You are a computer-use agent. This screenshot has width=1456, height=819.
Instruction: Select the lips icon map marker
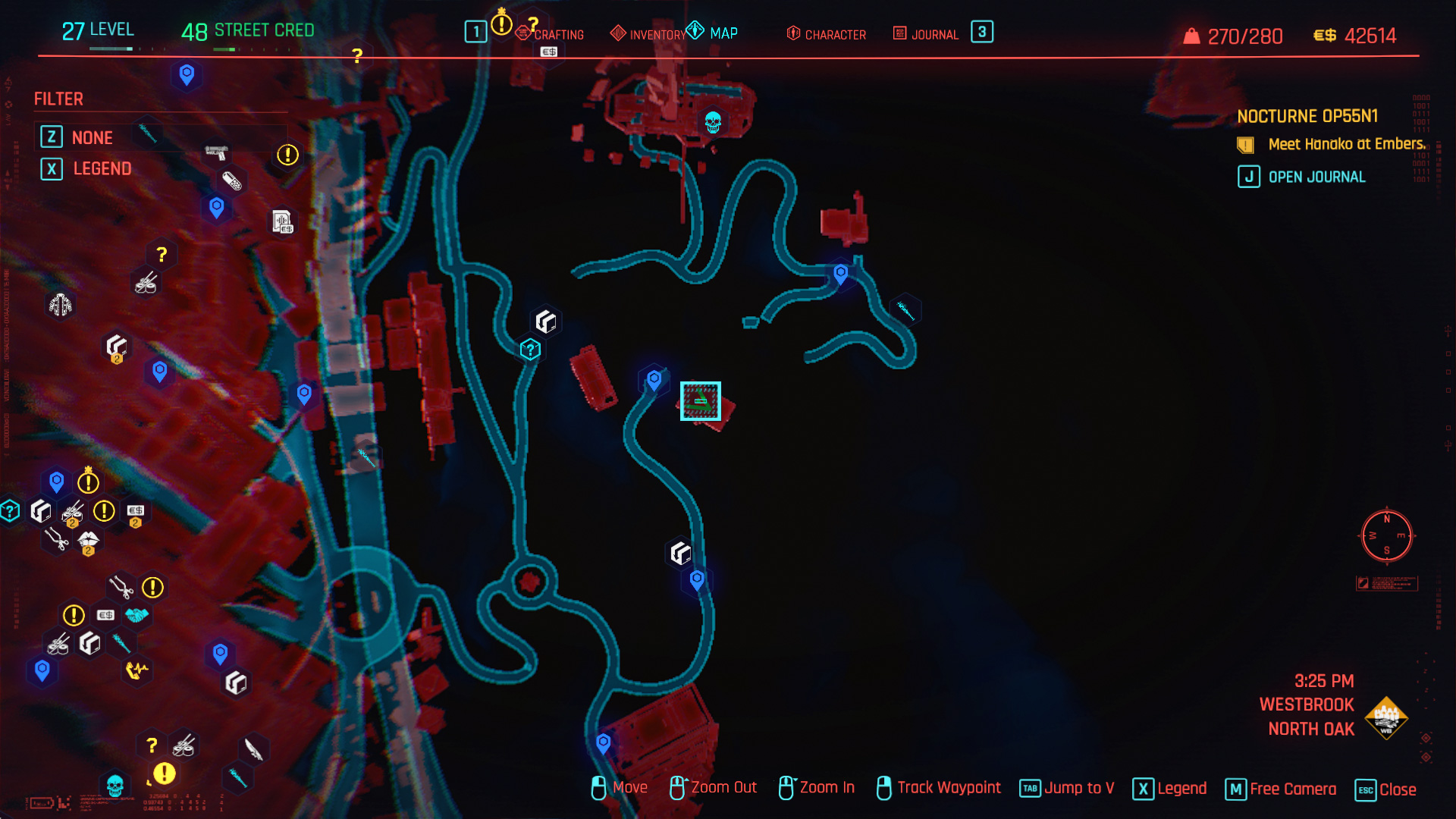click(89, 541)
